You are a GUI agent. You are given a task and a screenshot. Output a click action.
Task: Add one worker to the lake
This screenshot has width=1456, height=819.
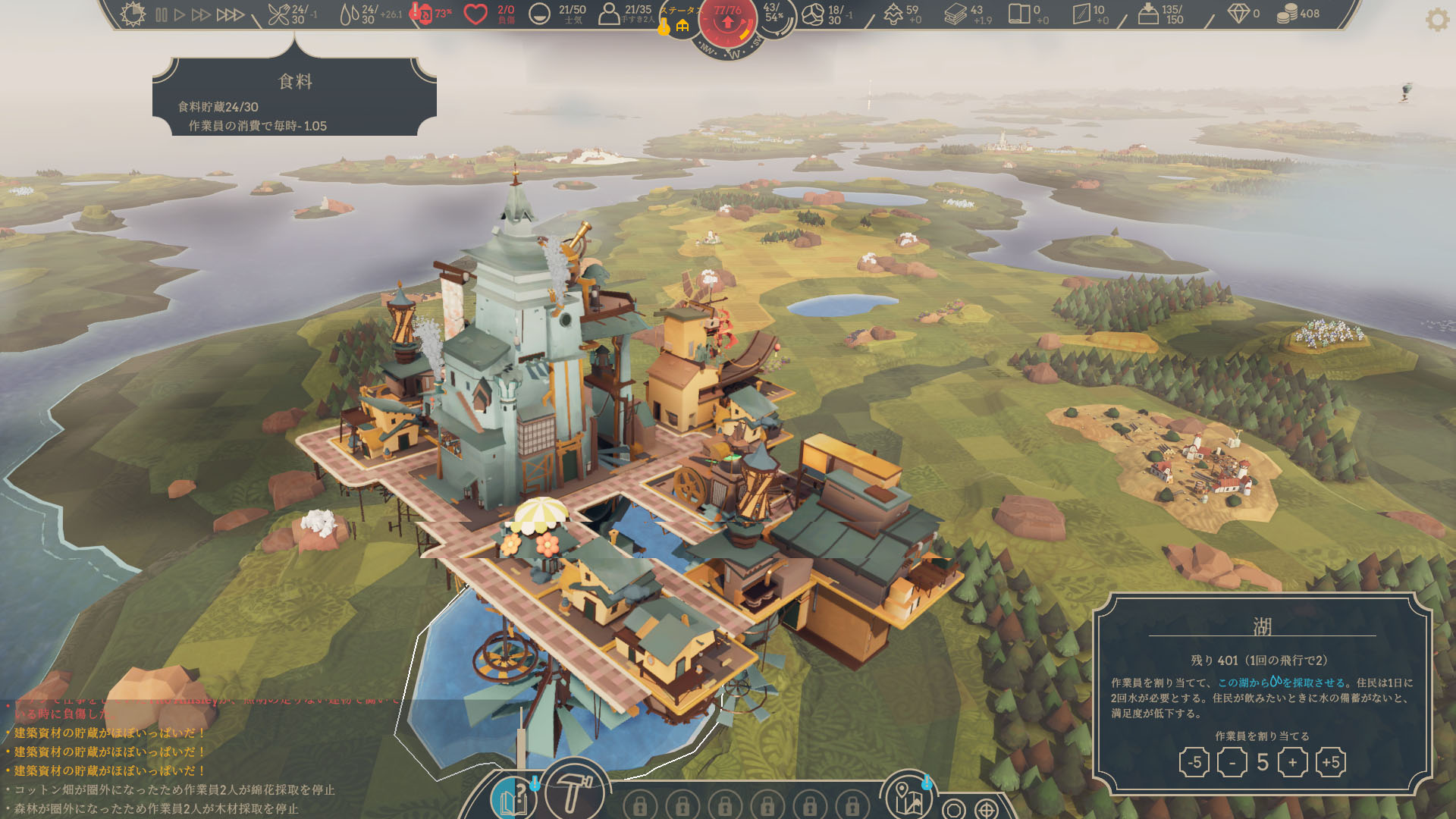(x=1292, y=762)
